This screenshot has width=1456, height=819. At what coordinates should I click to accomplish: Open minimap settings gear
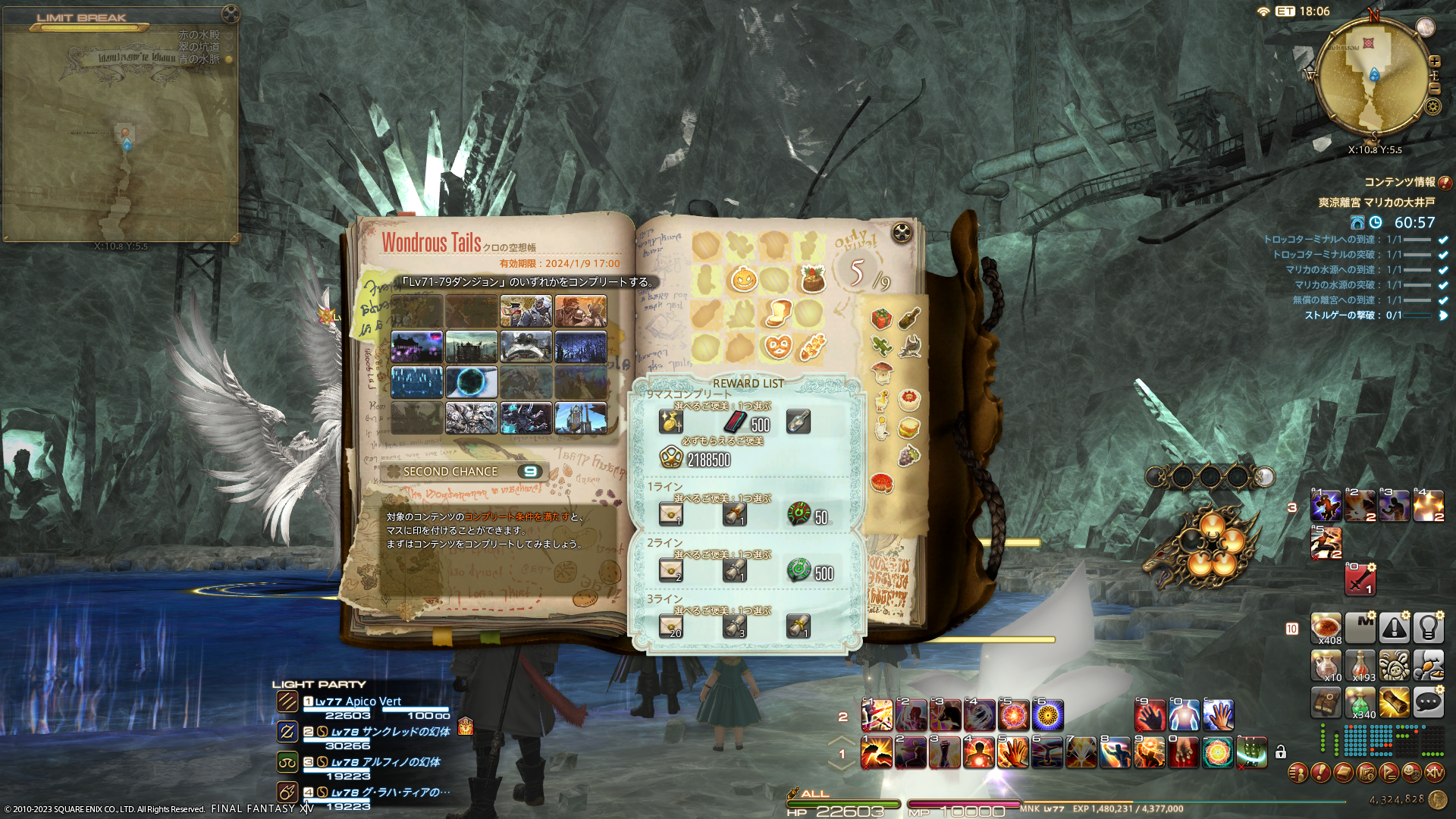click(1432, 106)
